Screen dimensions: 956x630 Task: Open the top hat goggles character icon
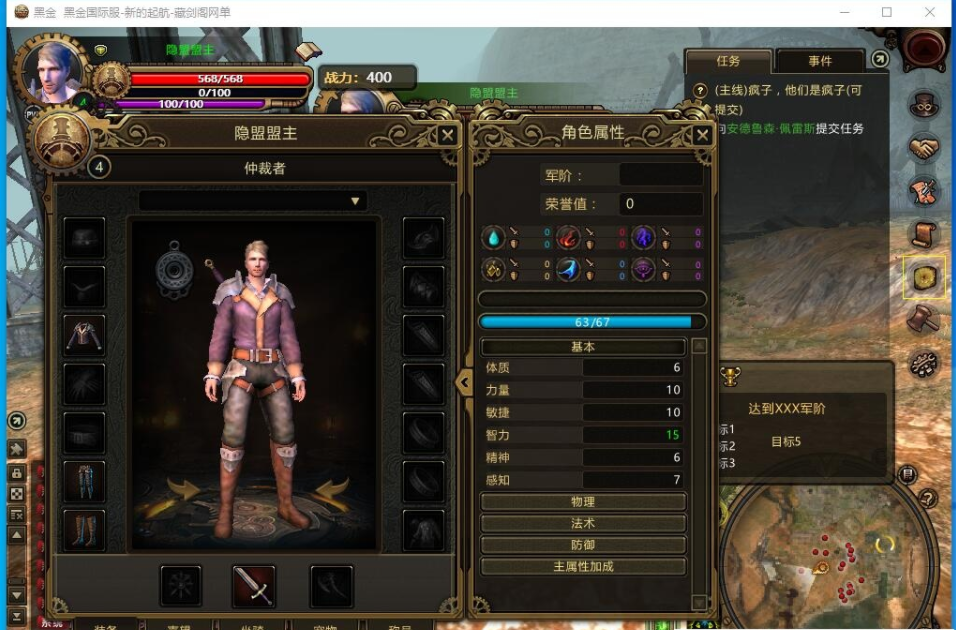pyautogui.click(x=924, y=104)
